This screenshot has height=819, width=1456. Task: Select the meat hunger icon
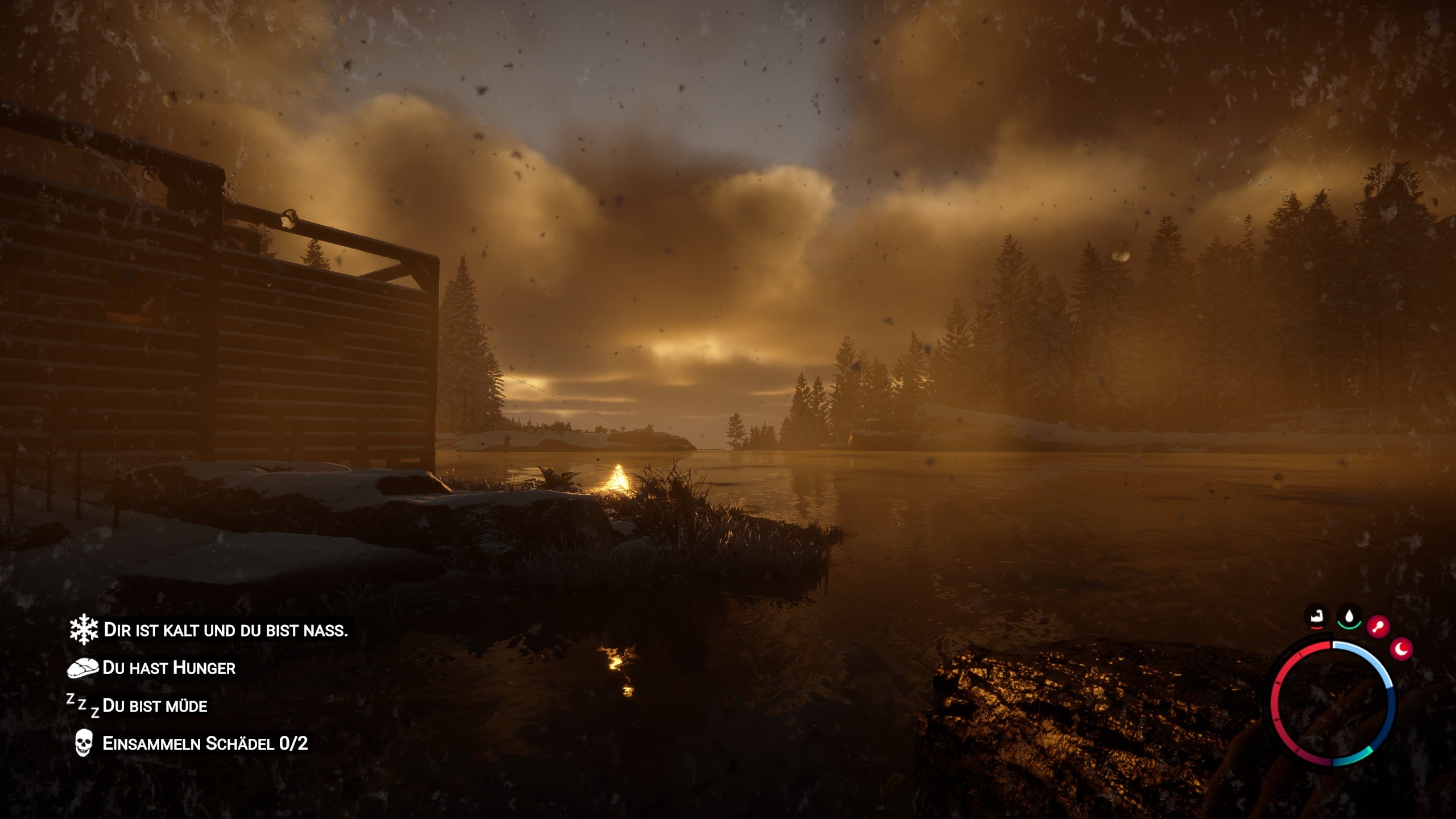point(84,669)
